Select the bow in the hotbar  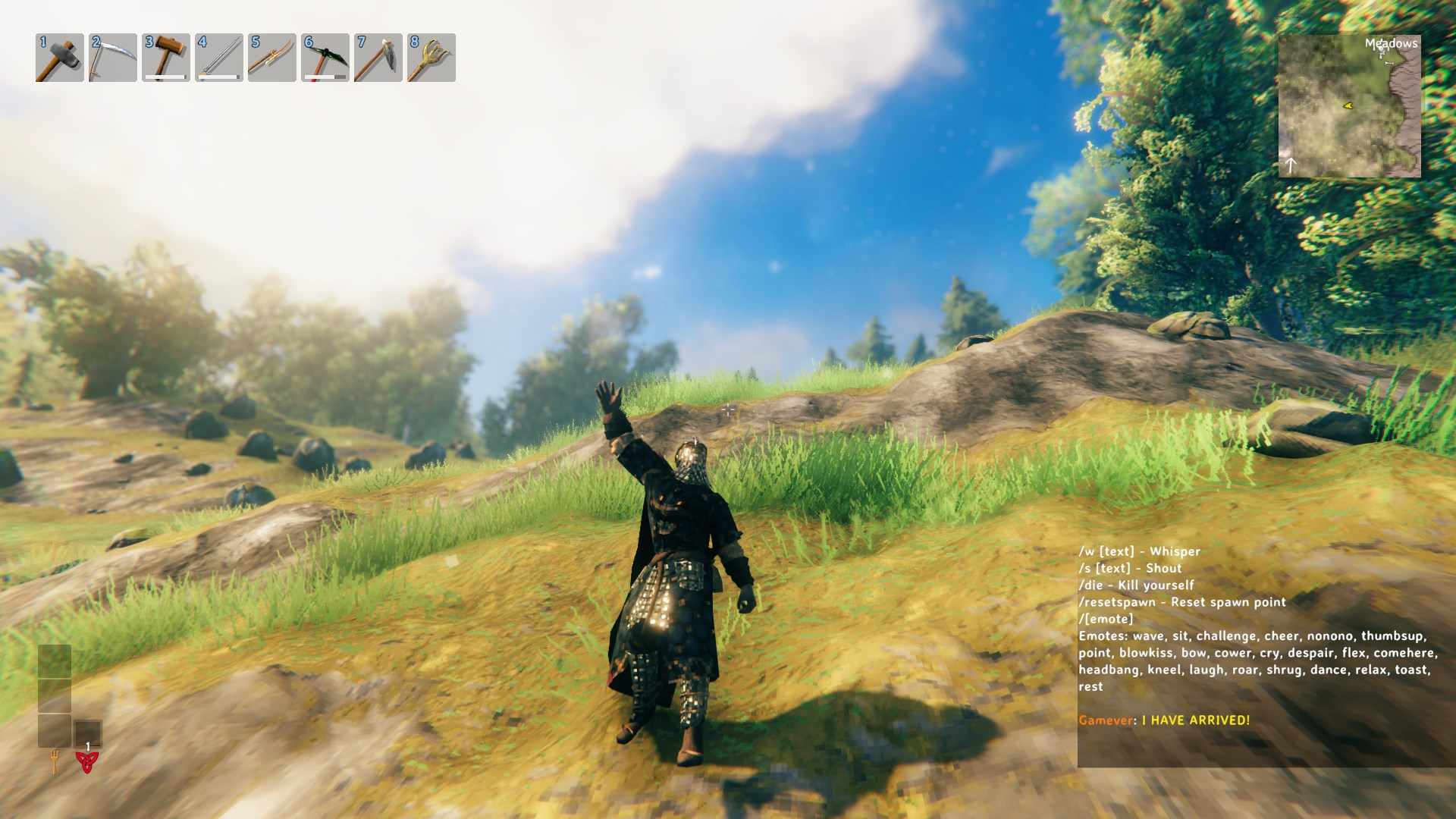click(x=271, y=58)
